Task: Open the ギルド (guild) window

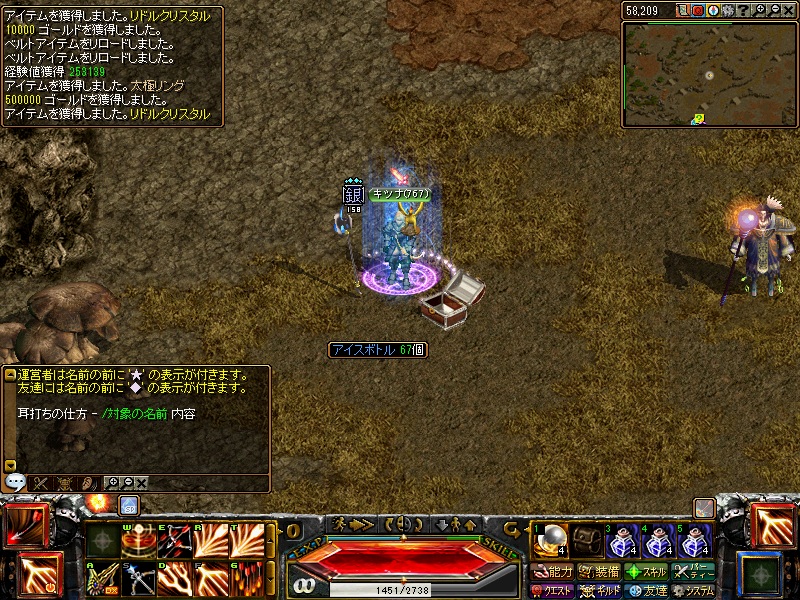Action: [599, 591]
